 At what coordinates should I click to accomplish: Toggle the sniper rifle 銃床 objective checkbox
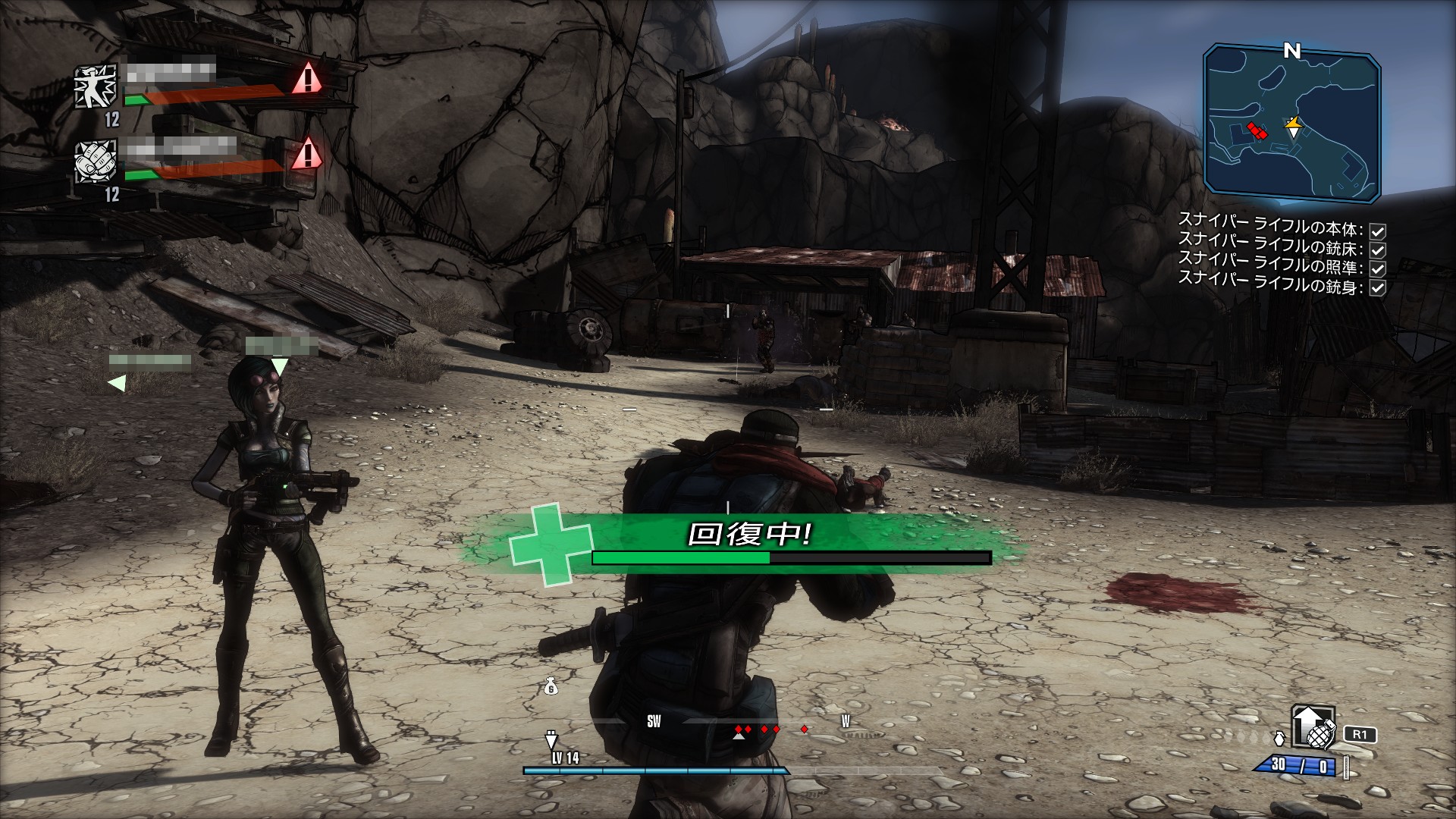tap(1377, 249)
